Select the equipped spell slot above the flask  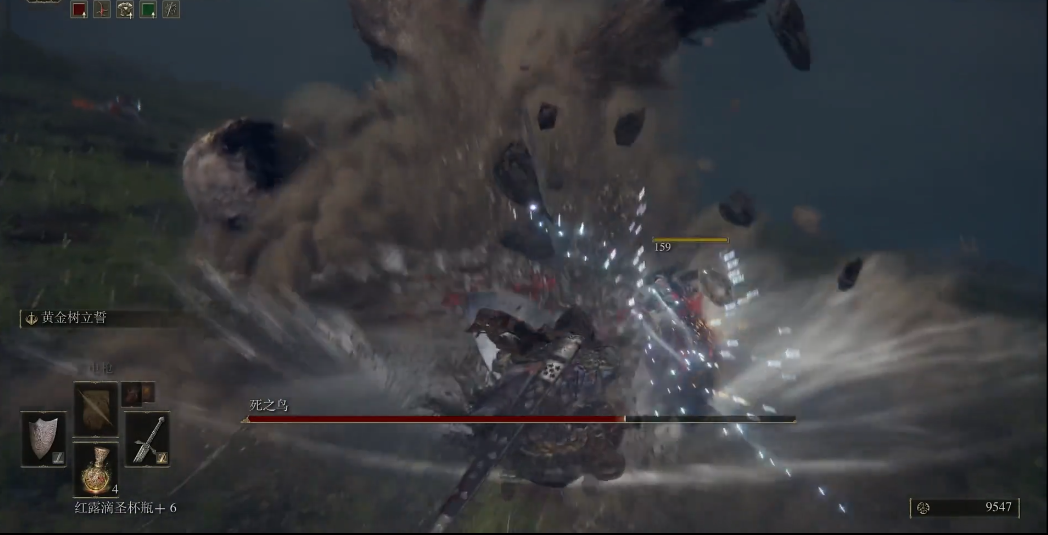(x=96, y=408)
